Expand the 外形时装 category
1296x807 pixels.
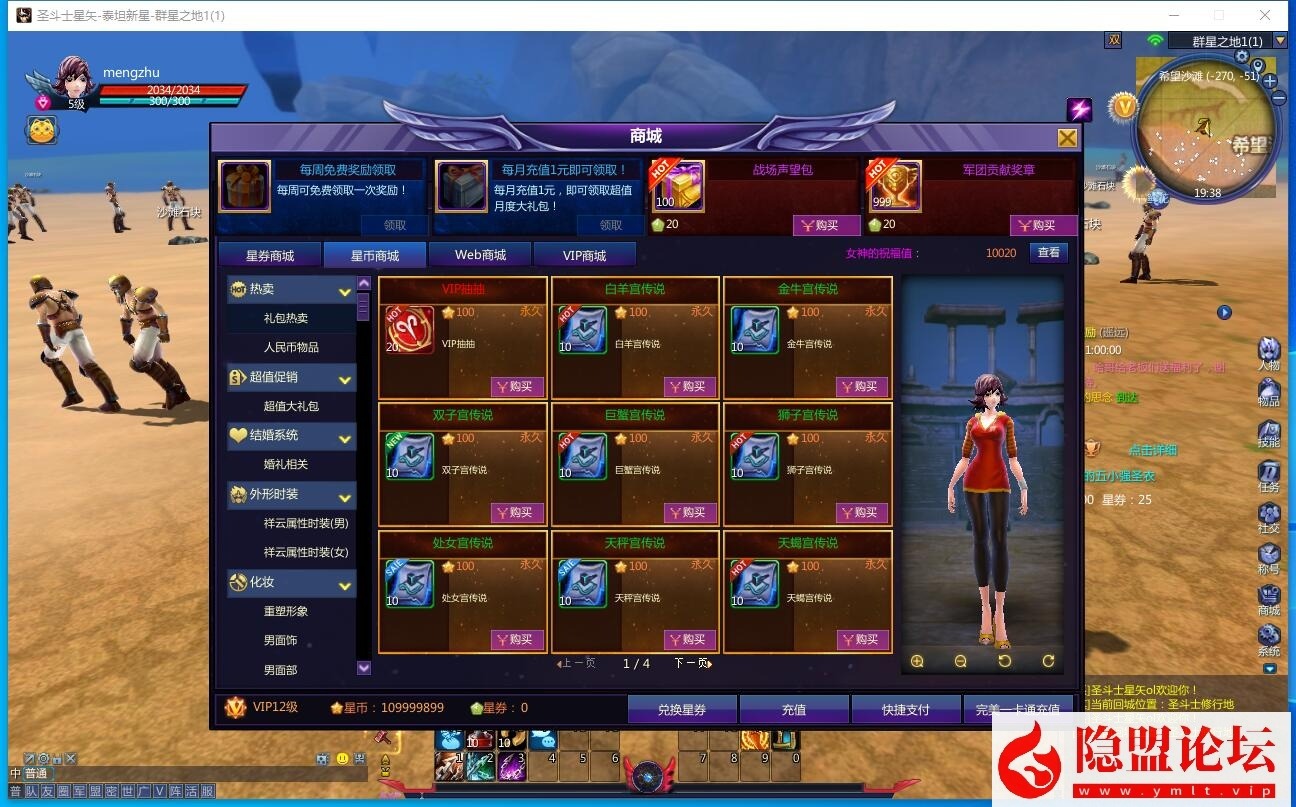[x=345, y=495]
